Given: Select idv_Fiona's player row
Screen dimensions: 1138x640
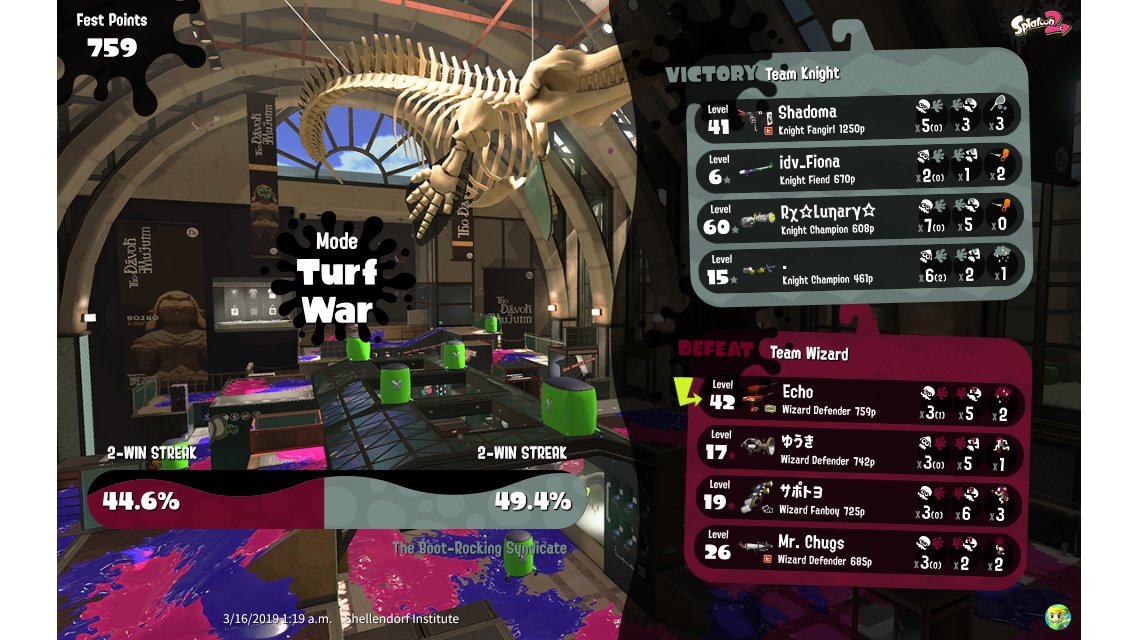Looking at the screenshot, I should click(x=860, y=168).
